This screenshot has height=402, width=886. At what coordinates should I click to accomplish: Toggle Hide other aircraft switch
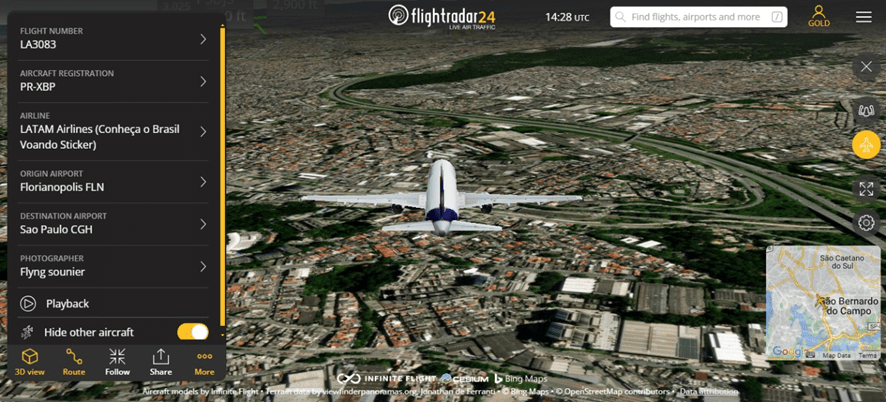192,332
